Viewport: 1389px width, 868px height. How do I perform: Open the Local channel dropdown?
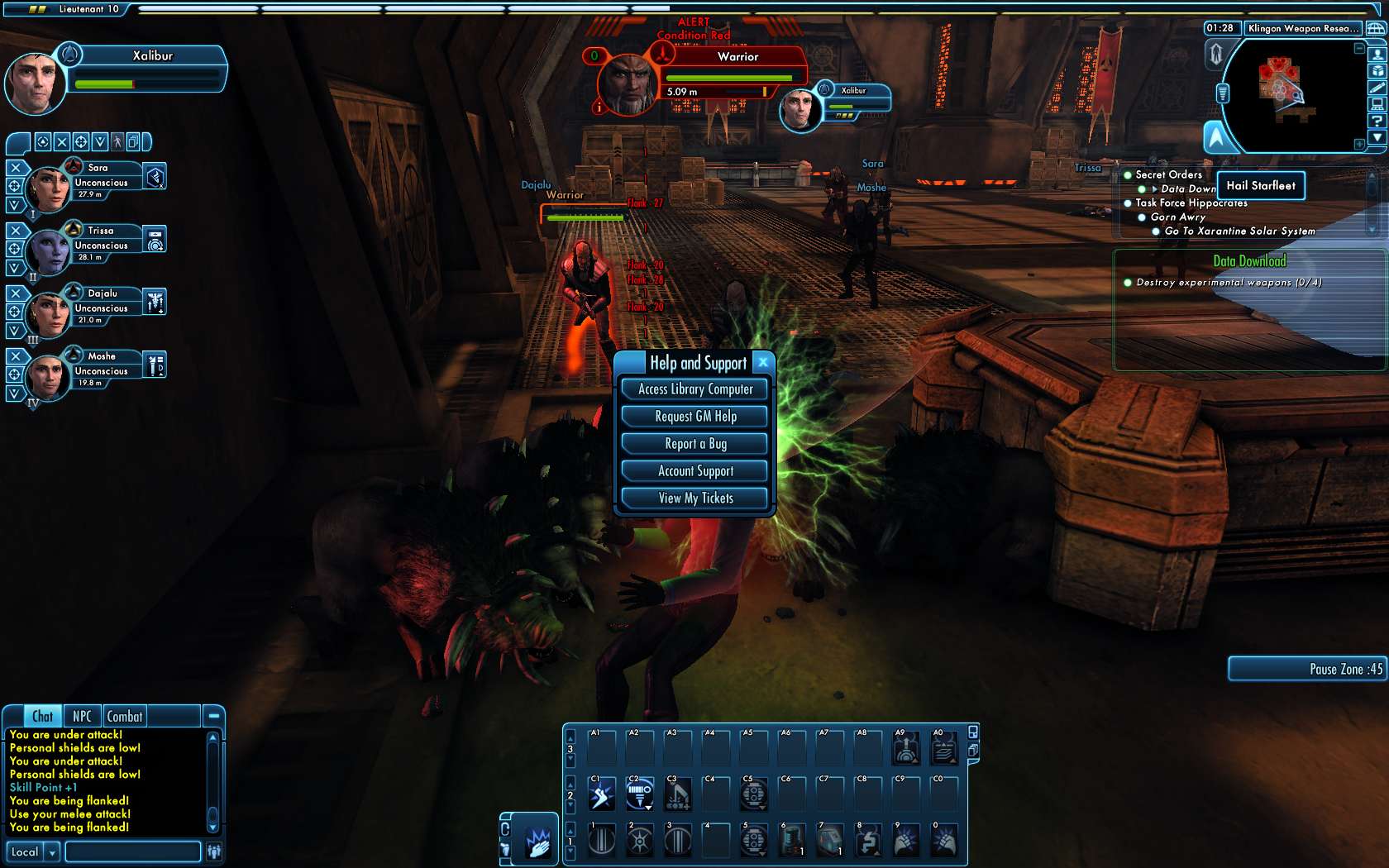point(53,852)
